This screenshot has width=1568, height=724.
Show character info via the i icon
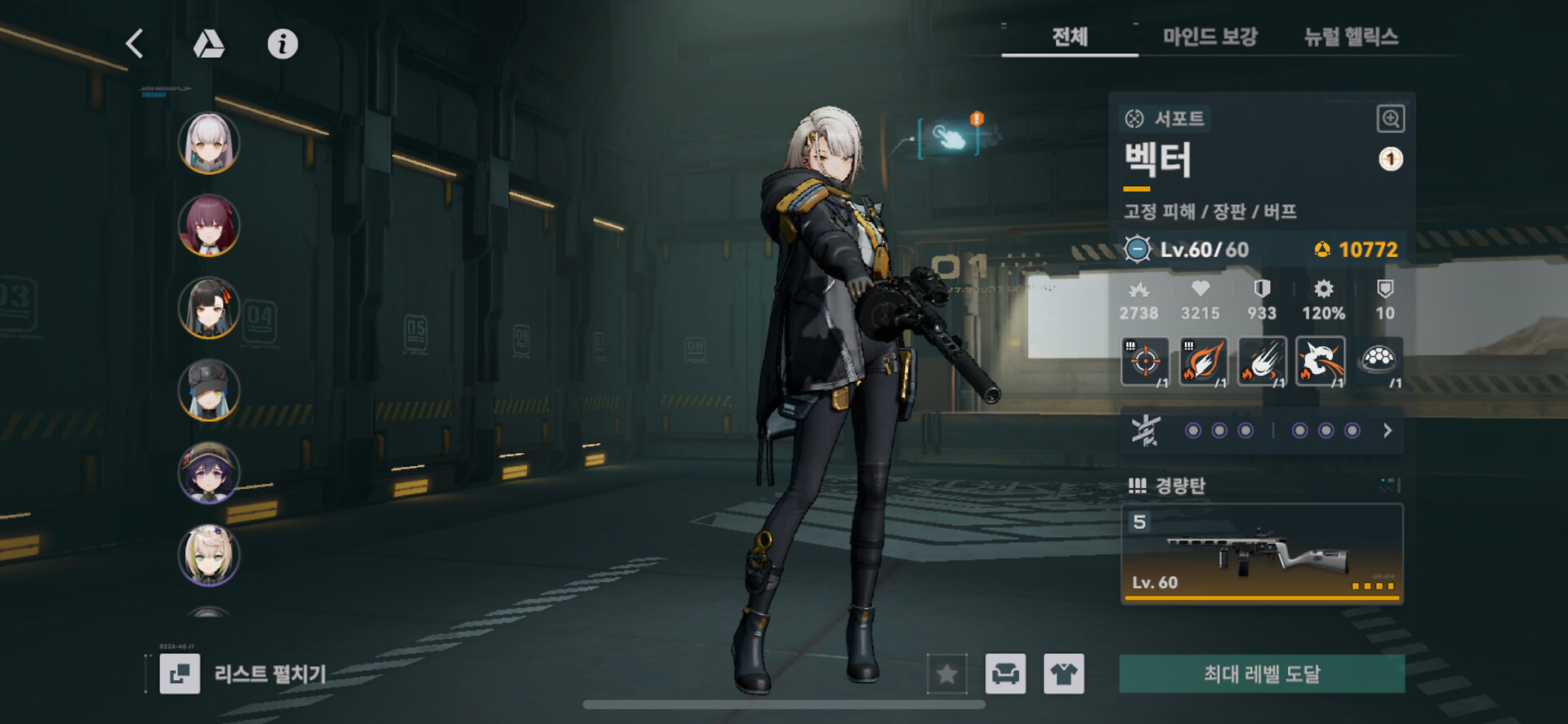[x=283, y=44]
